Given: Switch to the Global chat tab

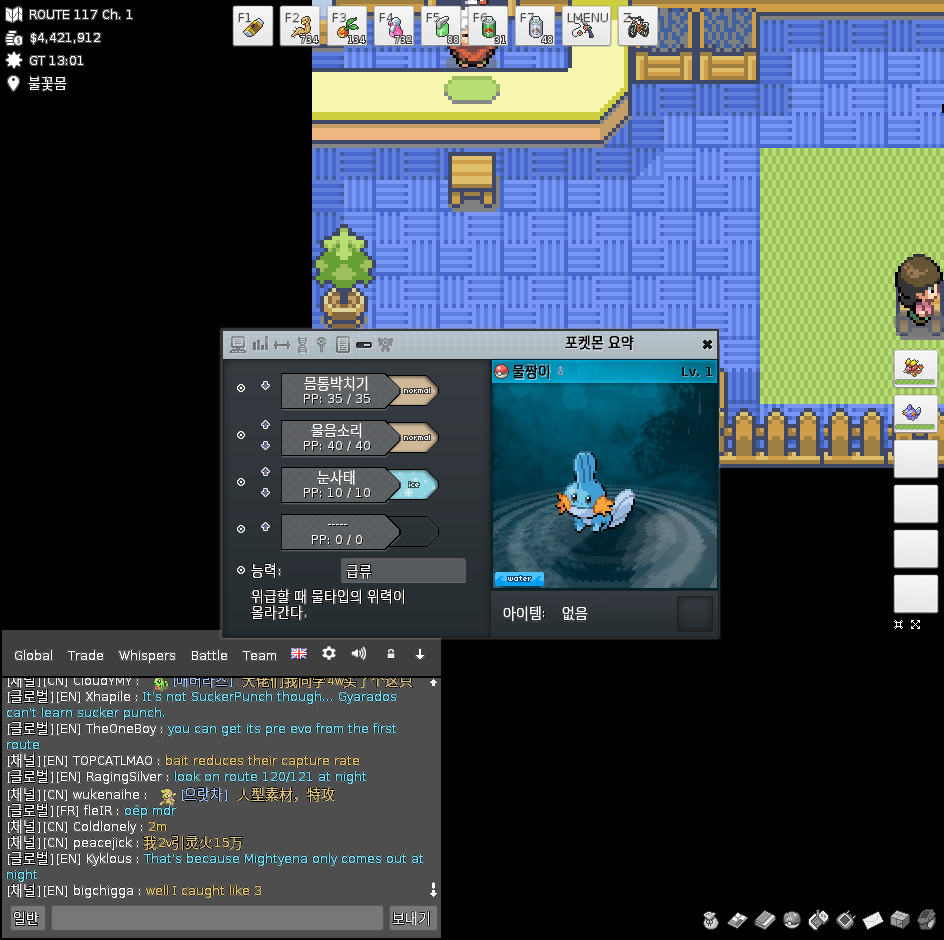Looking at the screenshot, I should pos(33,655).
